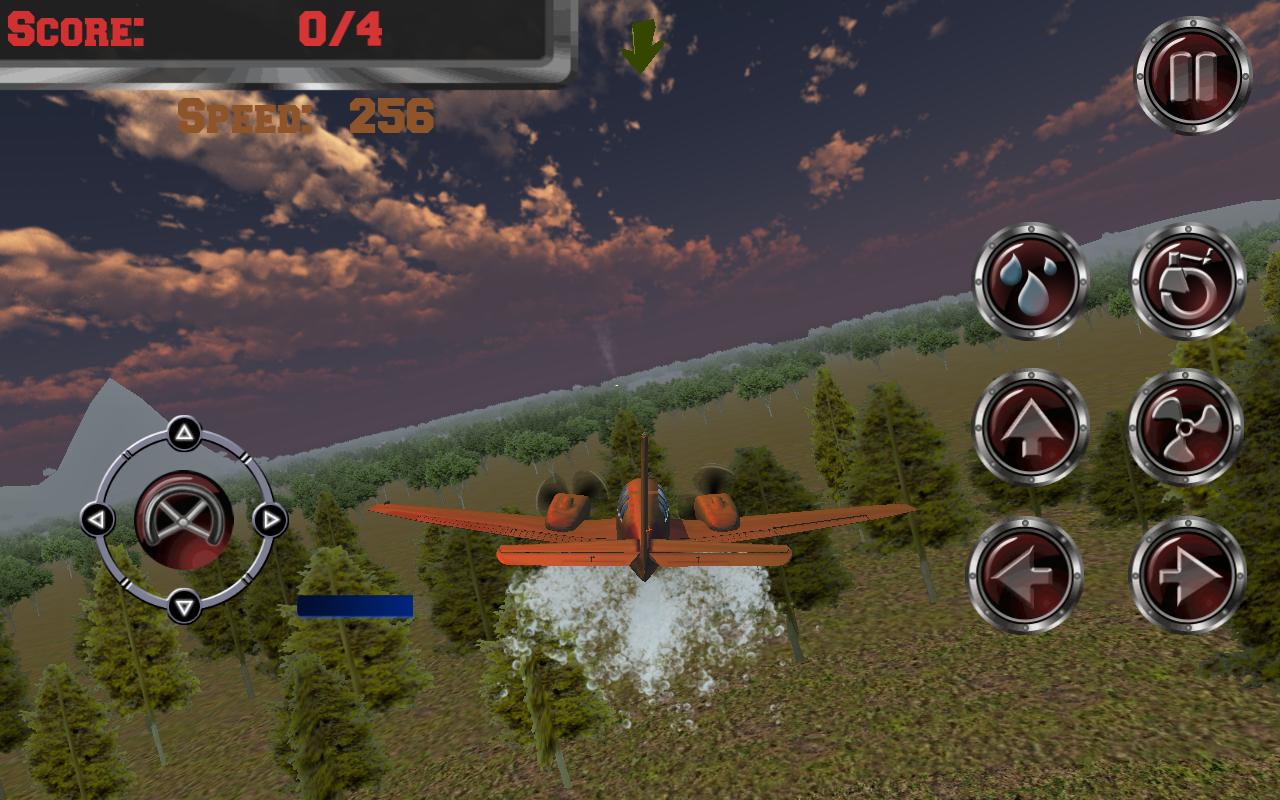This screenshot has width=1280, height=800.
Task: Tap the steering wheel joystick center
Action: click(184, 522)
